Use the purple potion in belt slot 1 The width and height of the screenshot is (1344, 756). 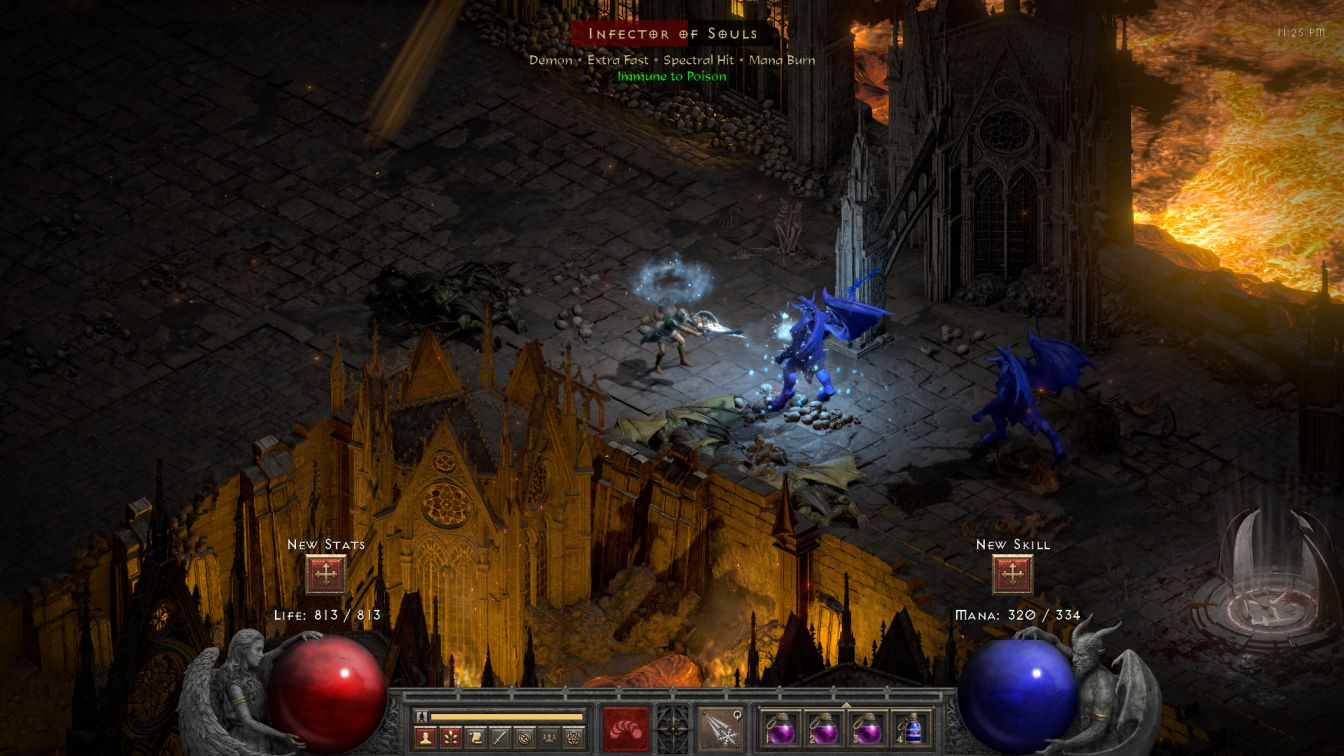[x=781, y=728]
